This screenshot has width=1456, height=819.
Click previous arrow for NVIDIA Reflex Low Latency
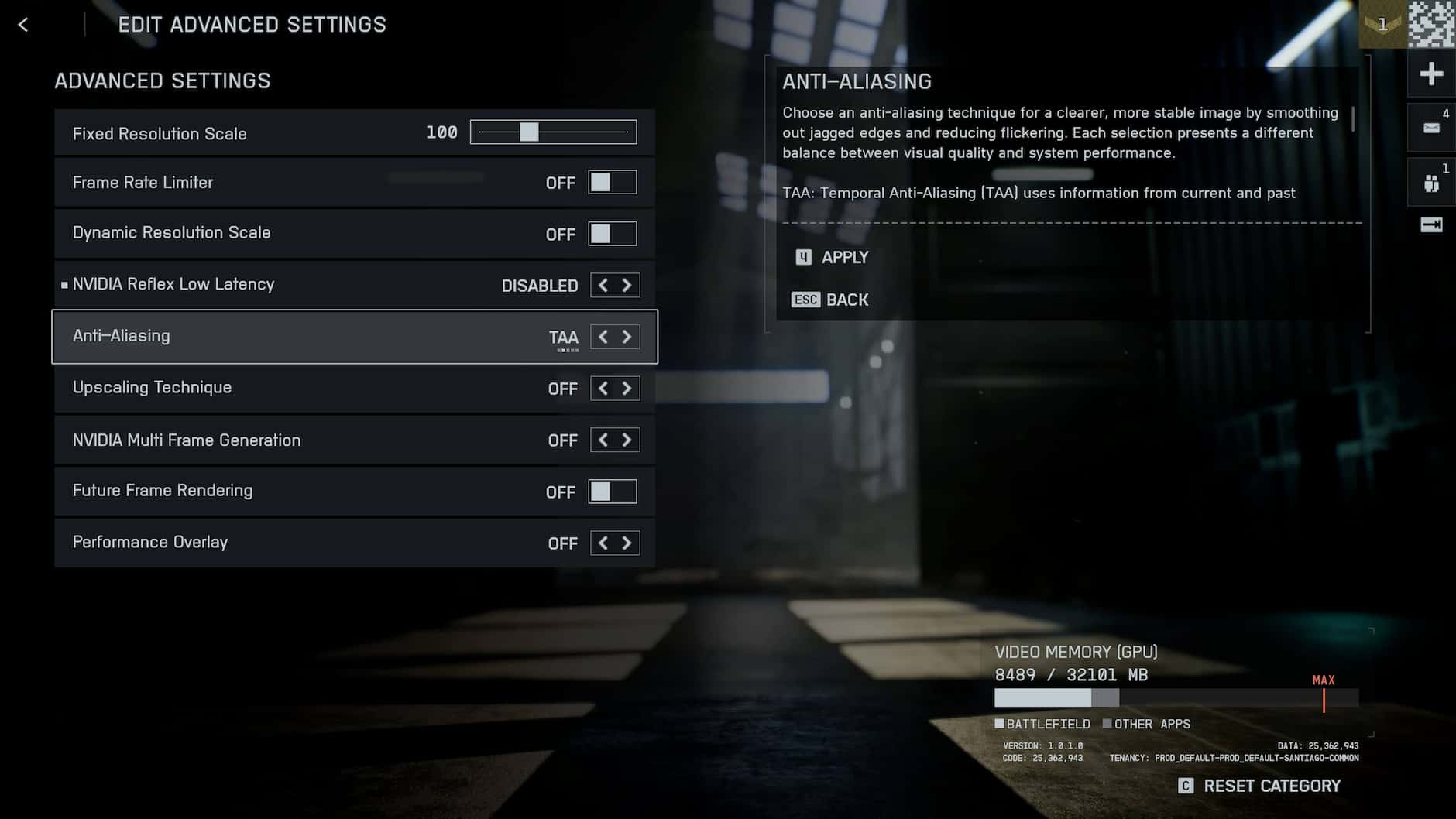pos(603,286)
